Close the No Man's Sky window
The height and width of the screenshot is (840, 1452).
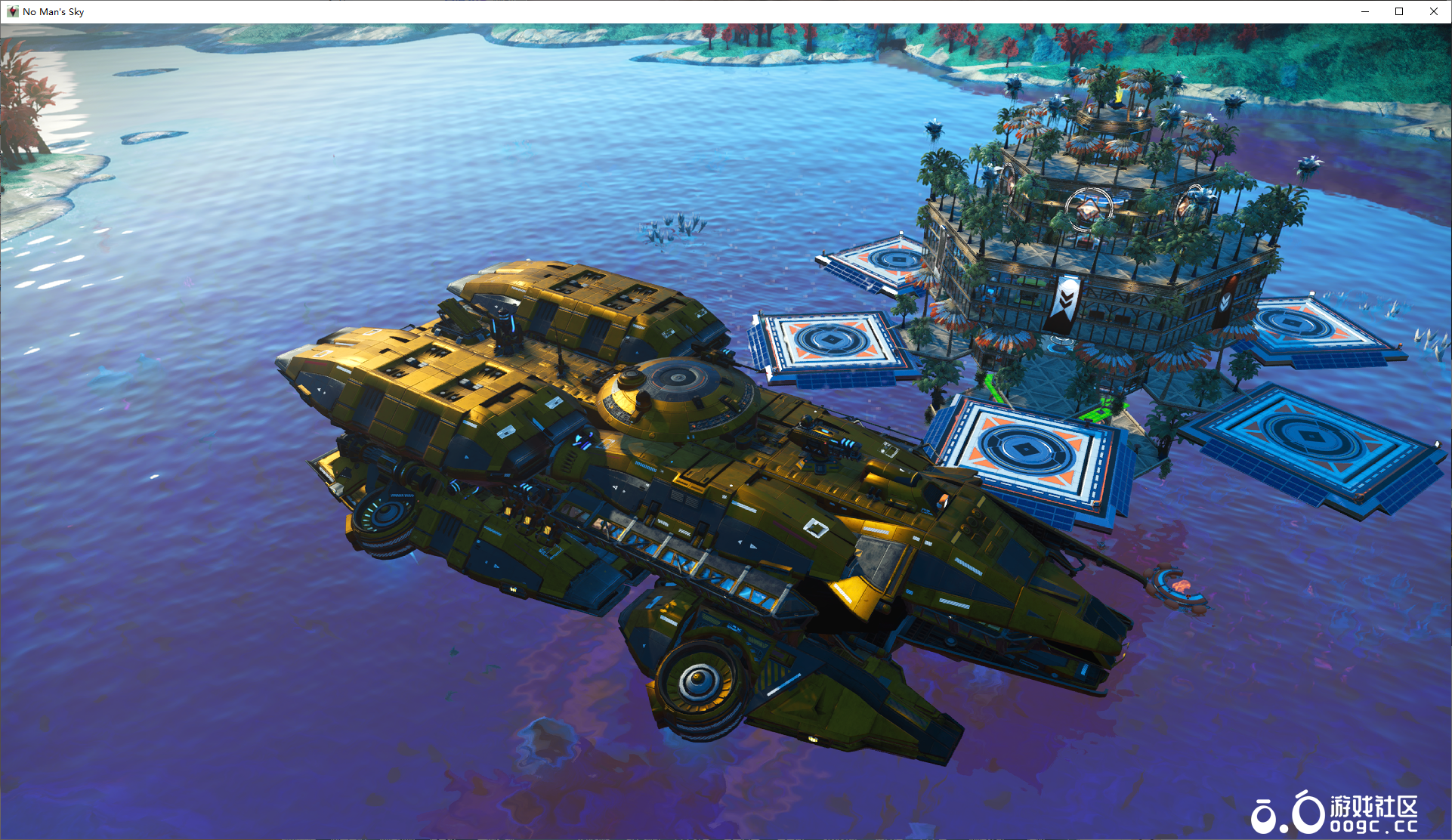click(x=1433, y=11)
